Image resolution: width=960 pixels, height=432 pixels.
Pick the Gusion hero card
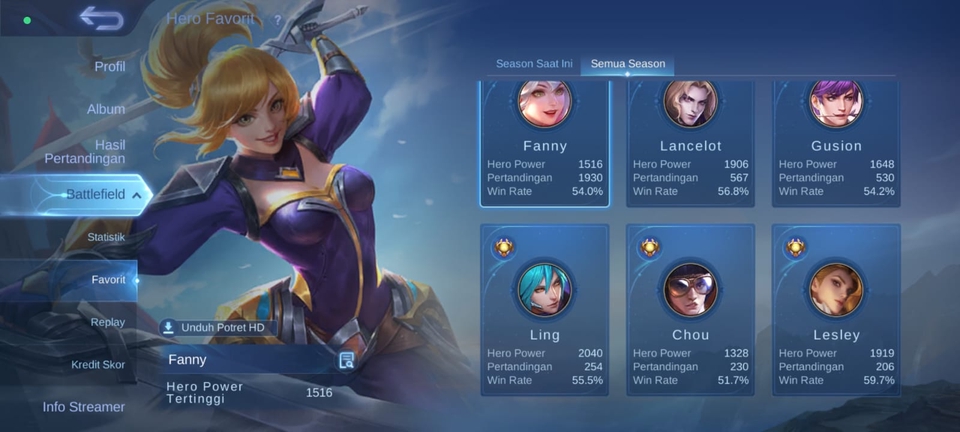click(x=836, y=143)
